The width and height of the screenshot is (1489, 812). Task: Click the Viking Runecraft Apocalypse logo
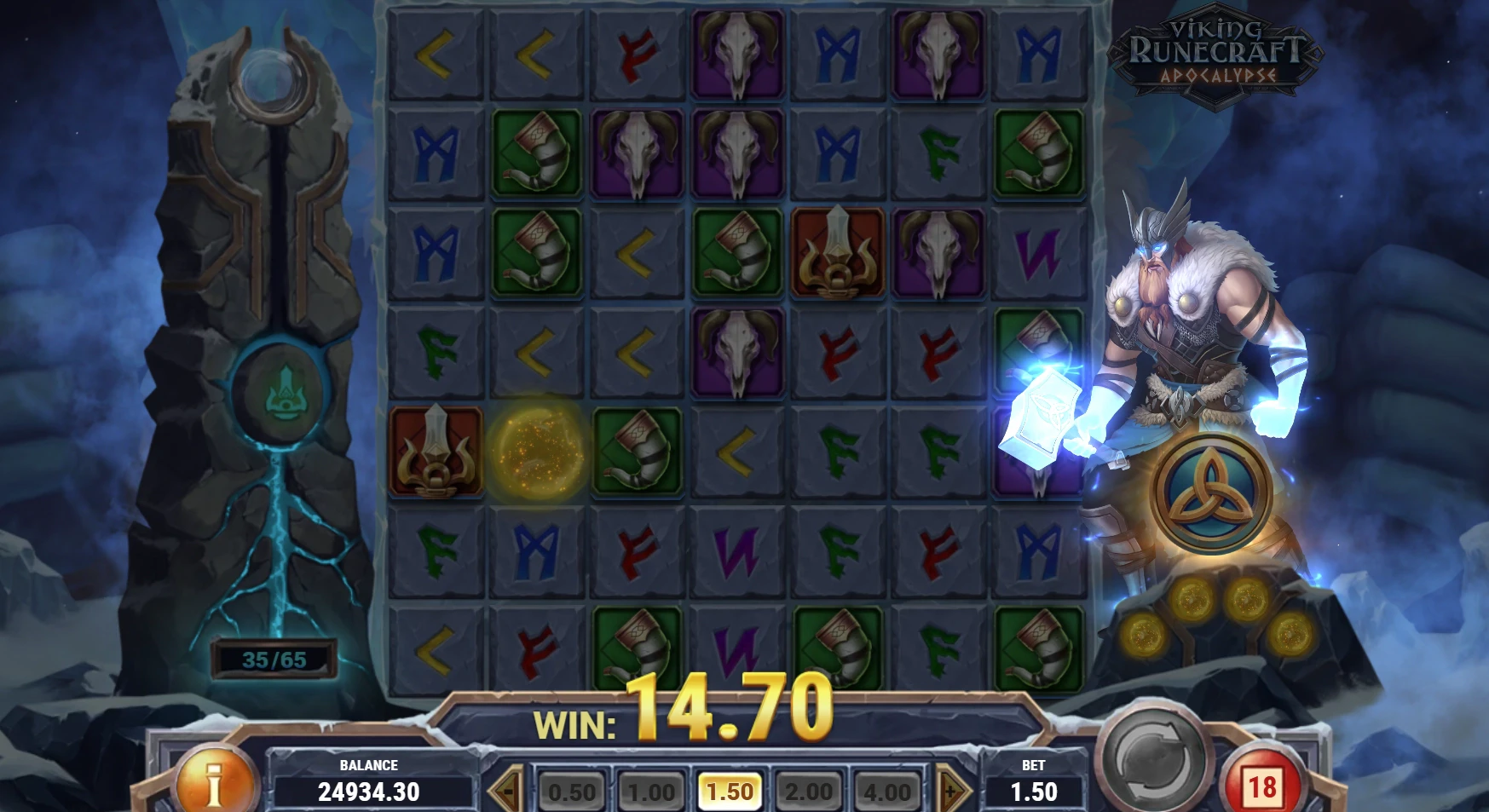1215,53
